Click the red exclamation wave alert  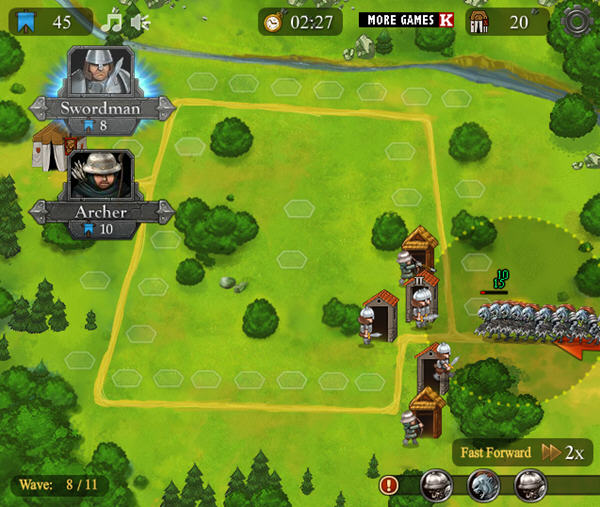coord(390,485)
